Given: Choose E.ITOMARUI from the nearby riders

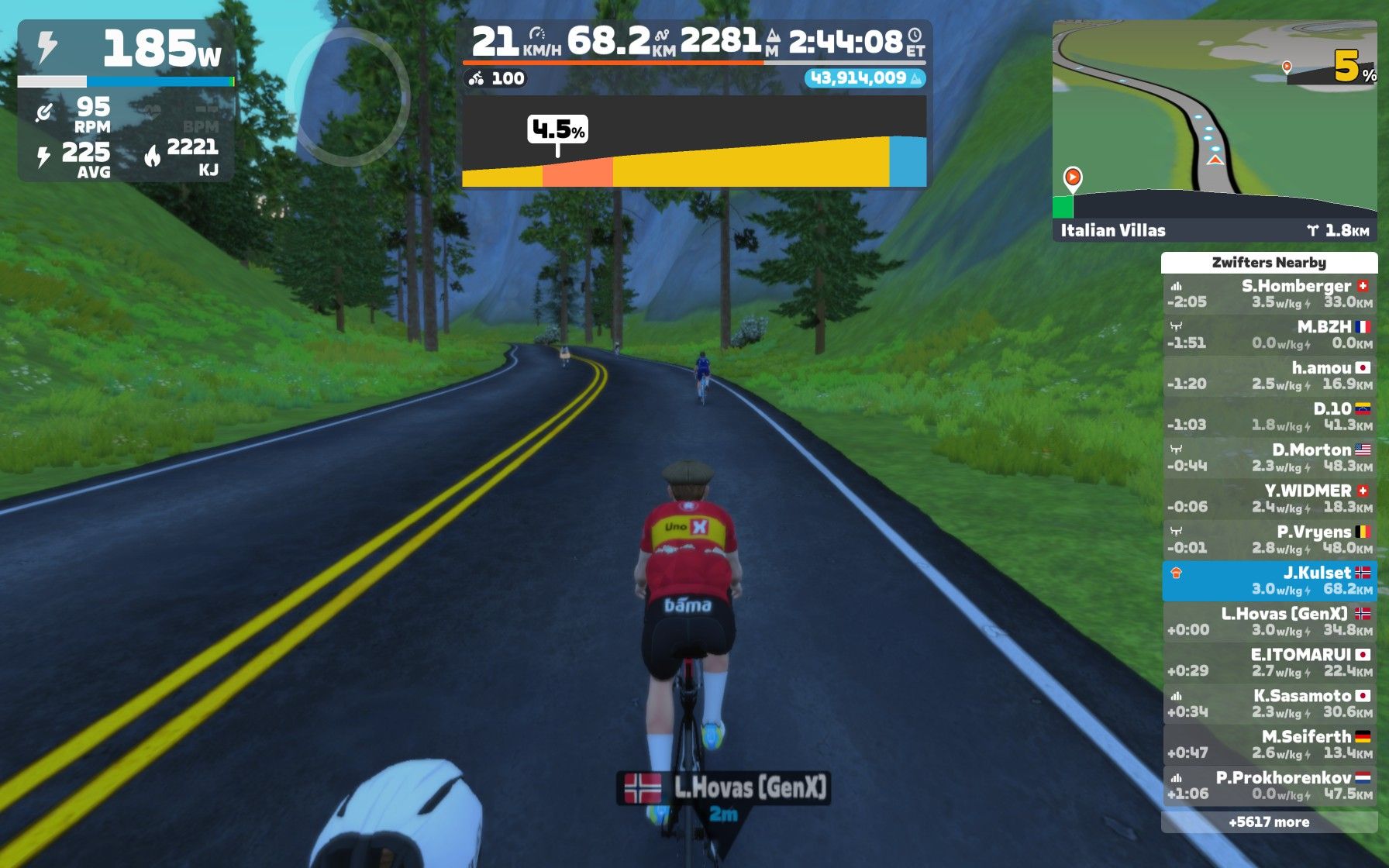Looking at the screenshot, I should point(1269,663).
